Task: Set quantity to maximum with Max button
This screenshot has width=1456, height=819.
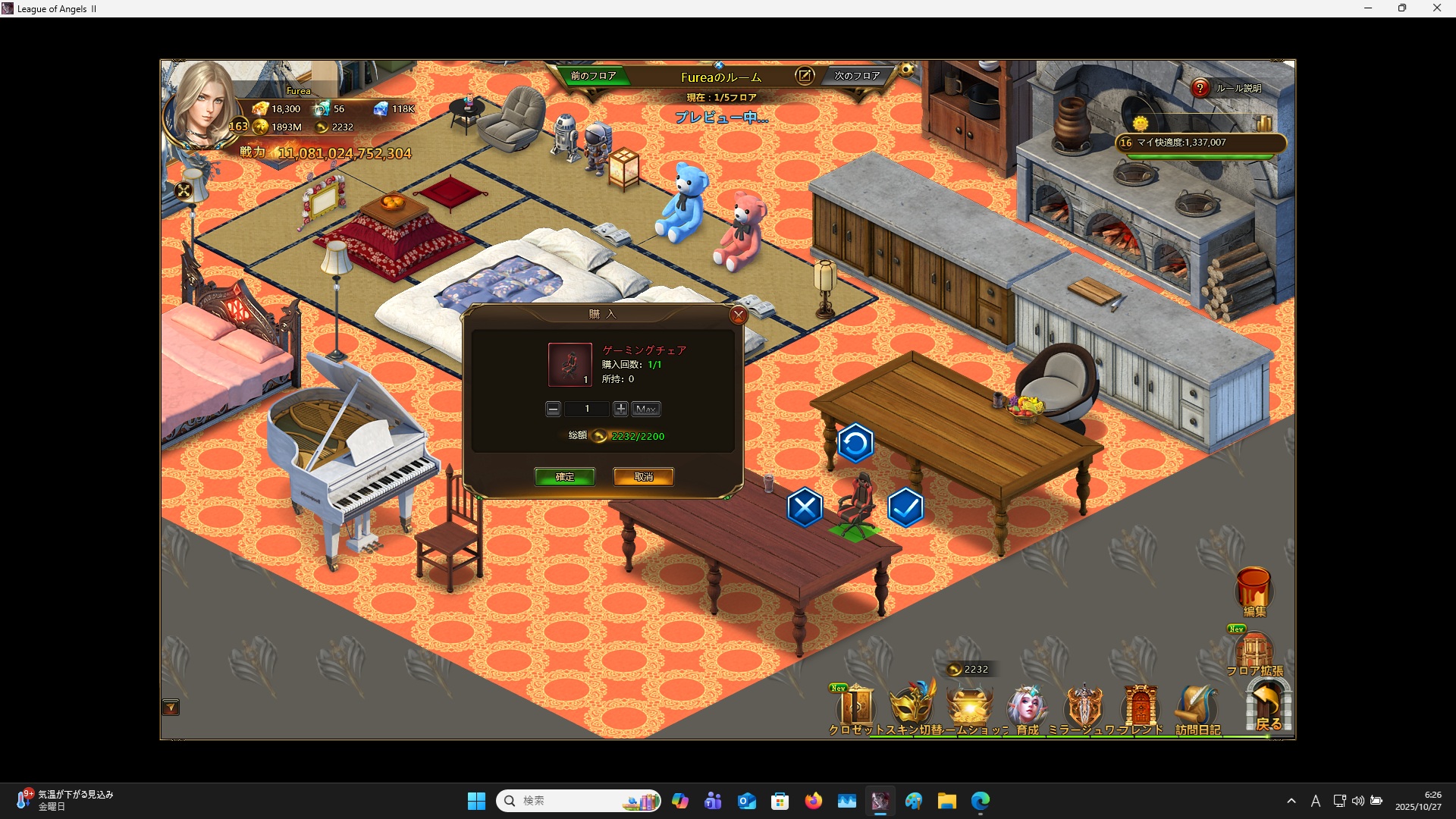Action: click(x=645, y=409)
